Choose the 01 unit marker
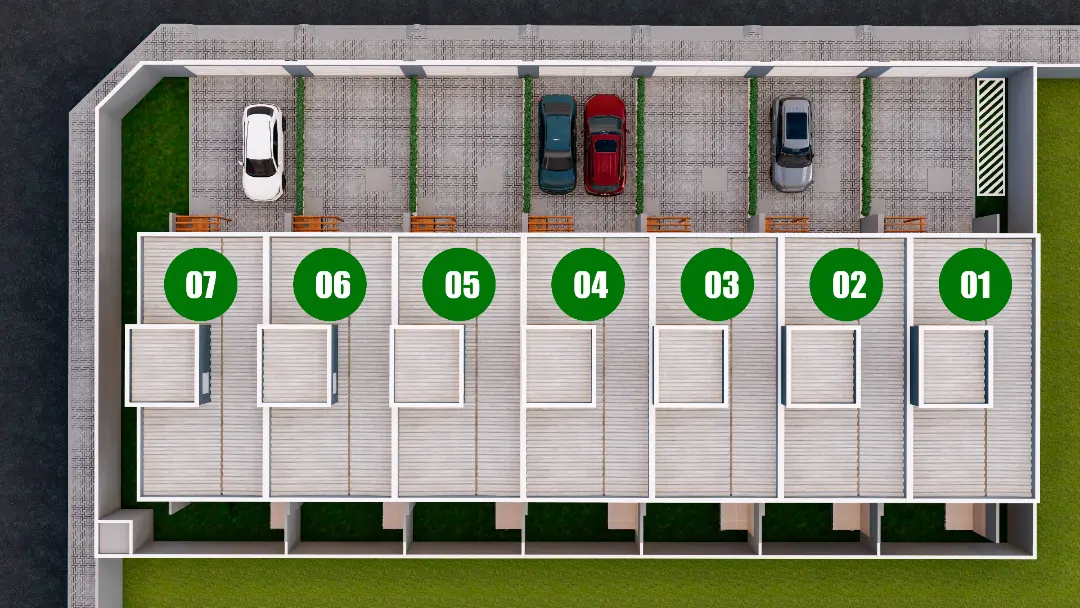 point(976,285)
